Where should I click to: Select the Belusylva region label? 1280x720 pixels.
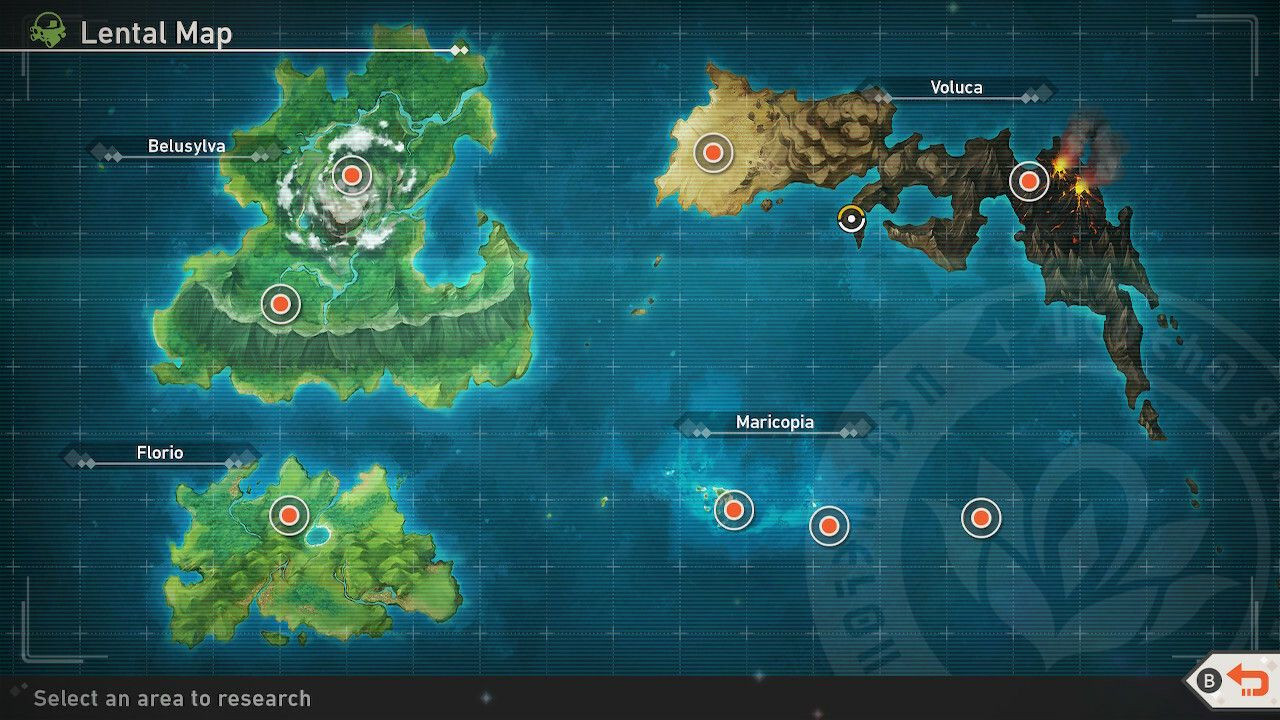pos(187,147)
